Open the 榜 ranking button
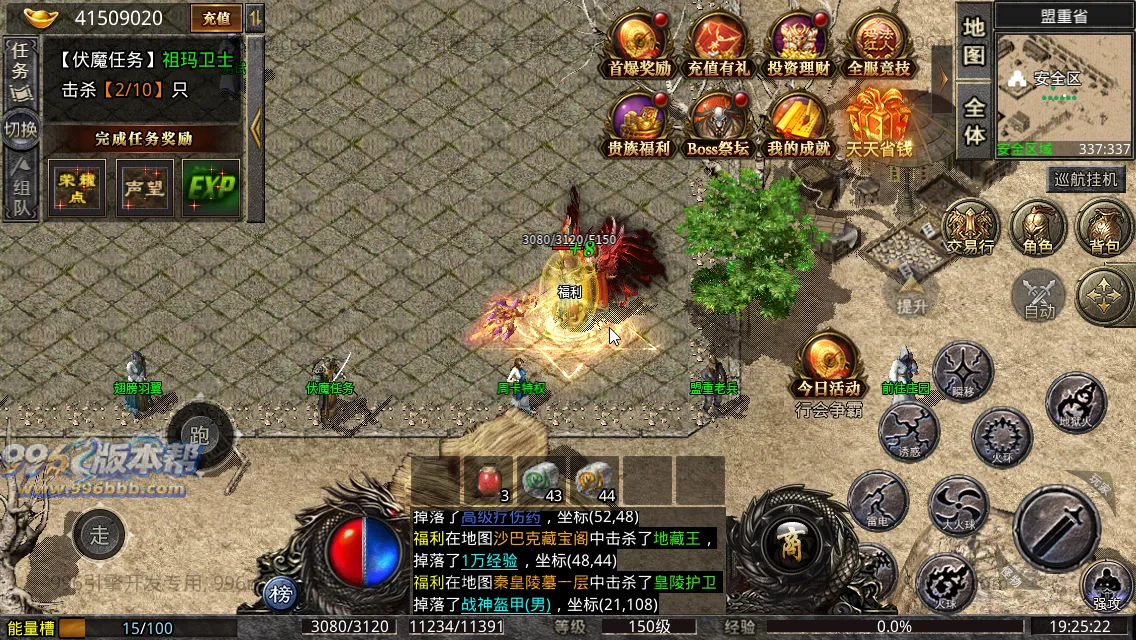Screen dimensions: 1136x640 tap(282, 595)
